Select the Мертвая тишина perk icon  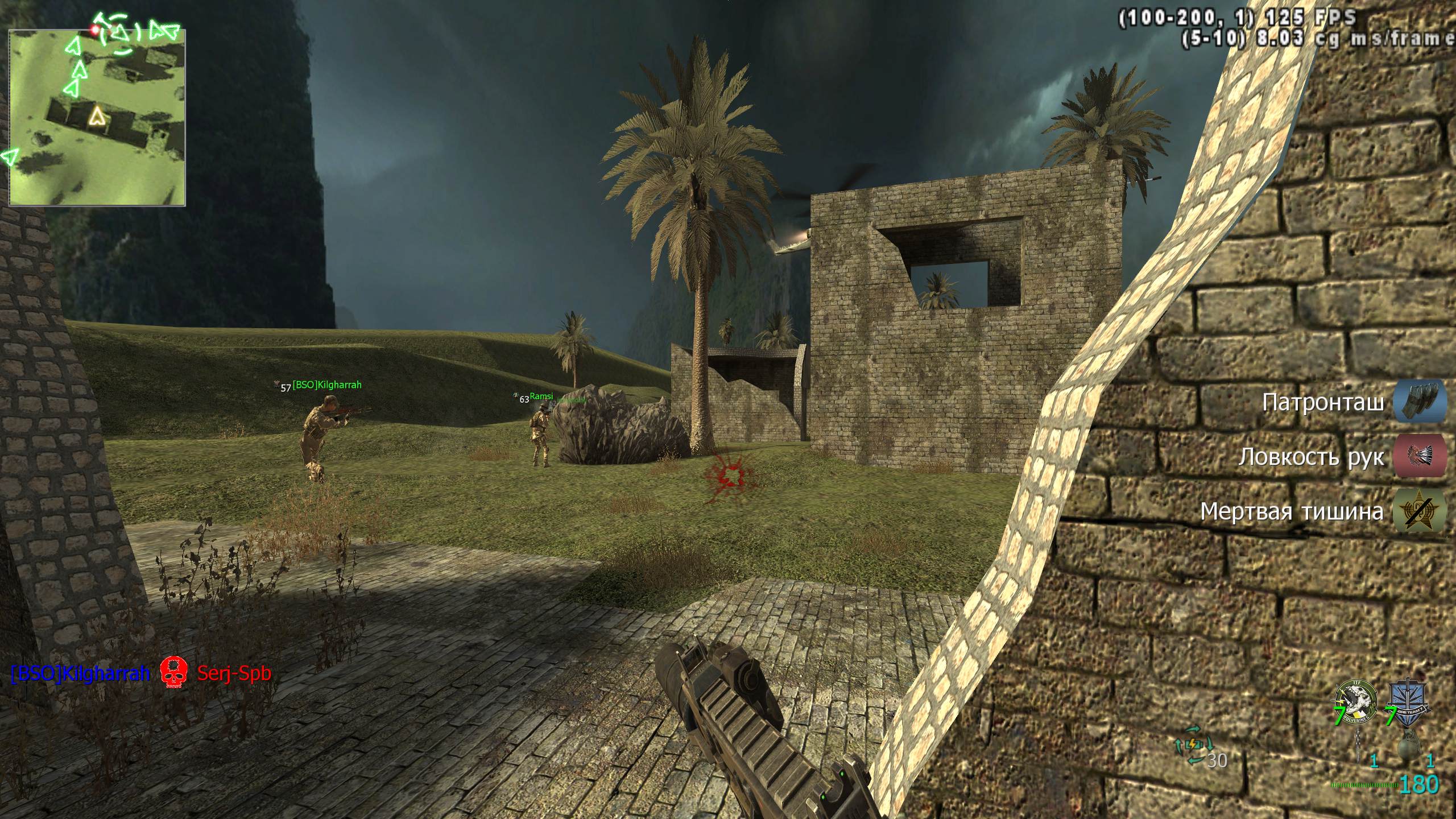pos(1420,511)
